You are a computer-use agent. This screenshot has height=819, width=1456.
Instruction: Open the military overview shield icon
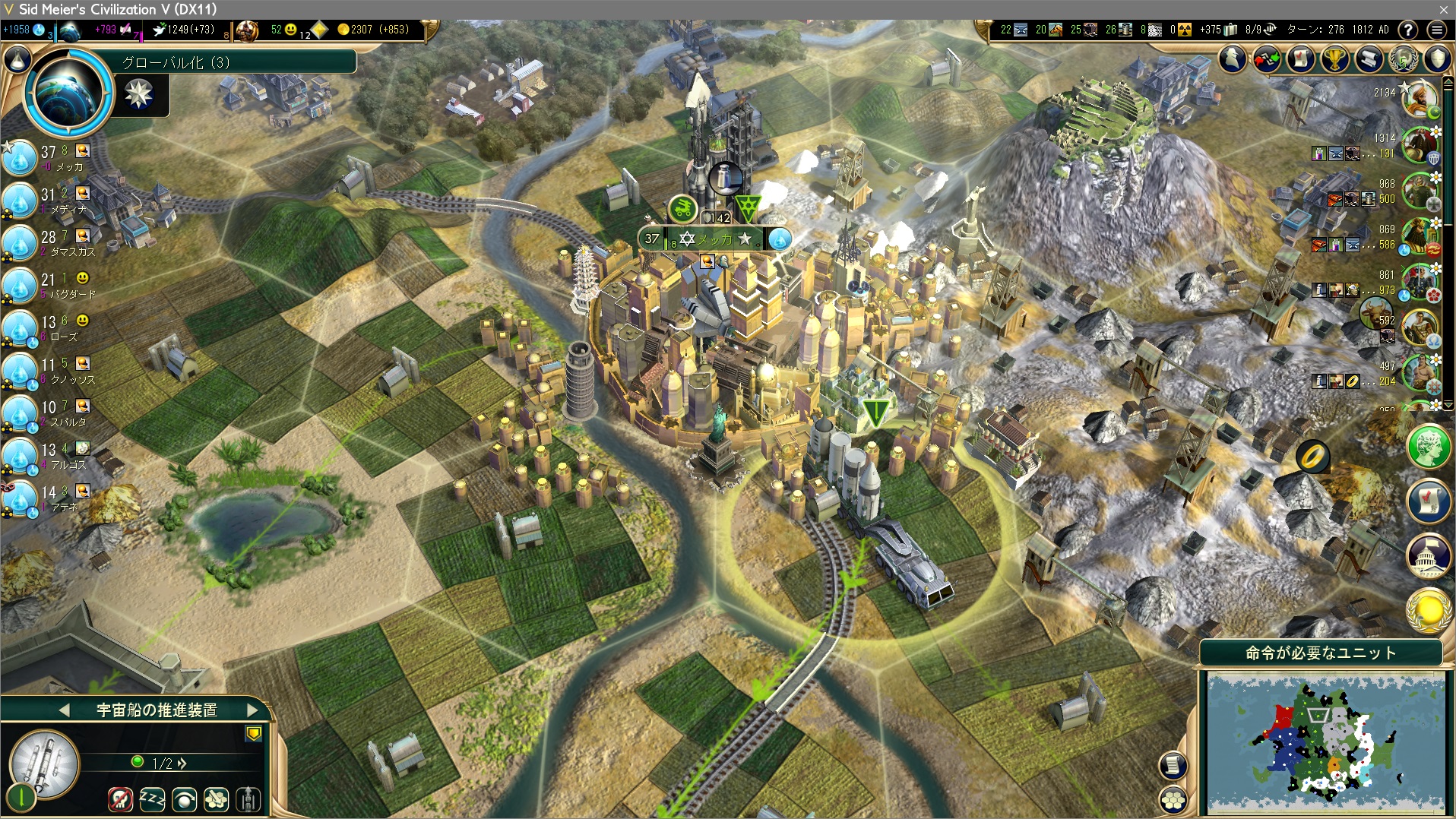click(1438, 58)
